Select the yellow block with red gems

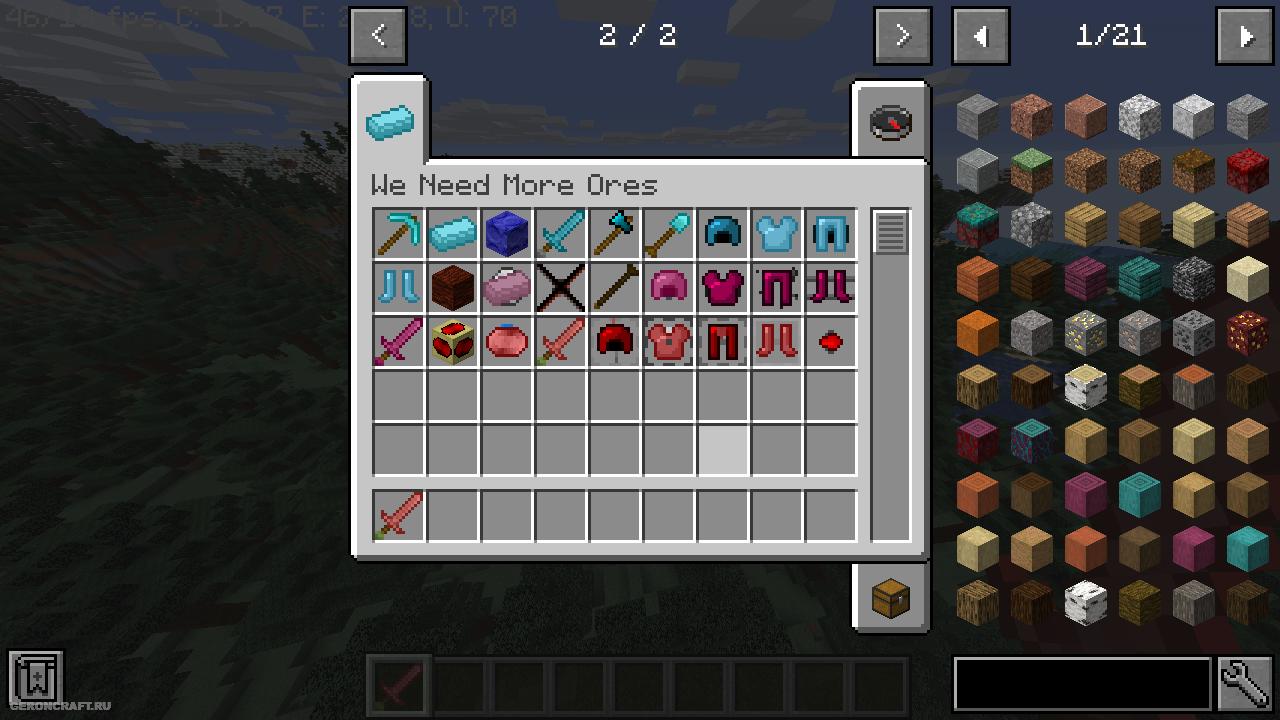tap(453, 343)
